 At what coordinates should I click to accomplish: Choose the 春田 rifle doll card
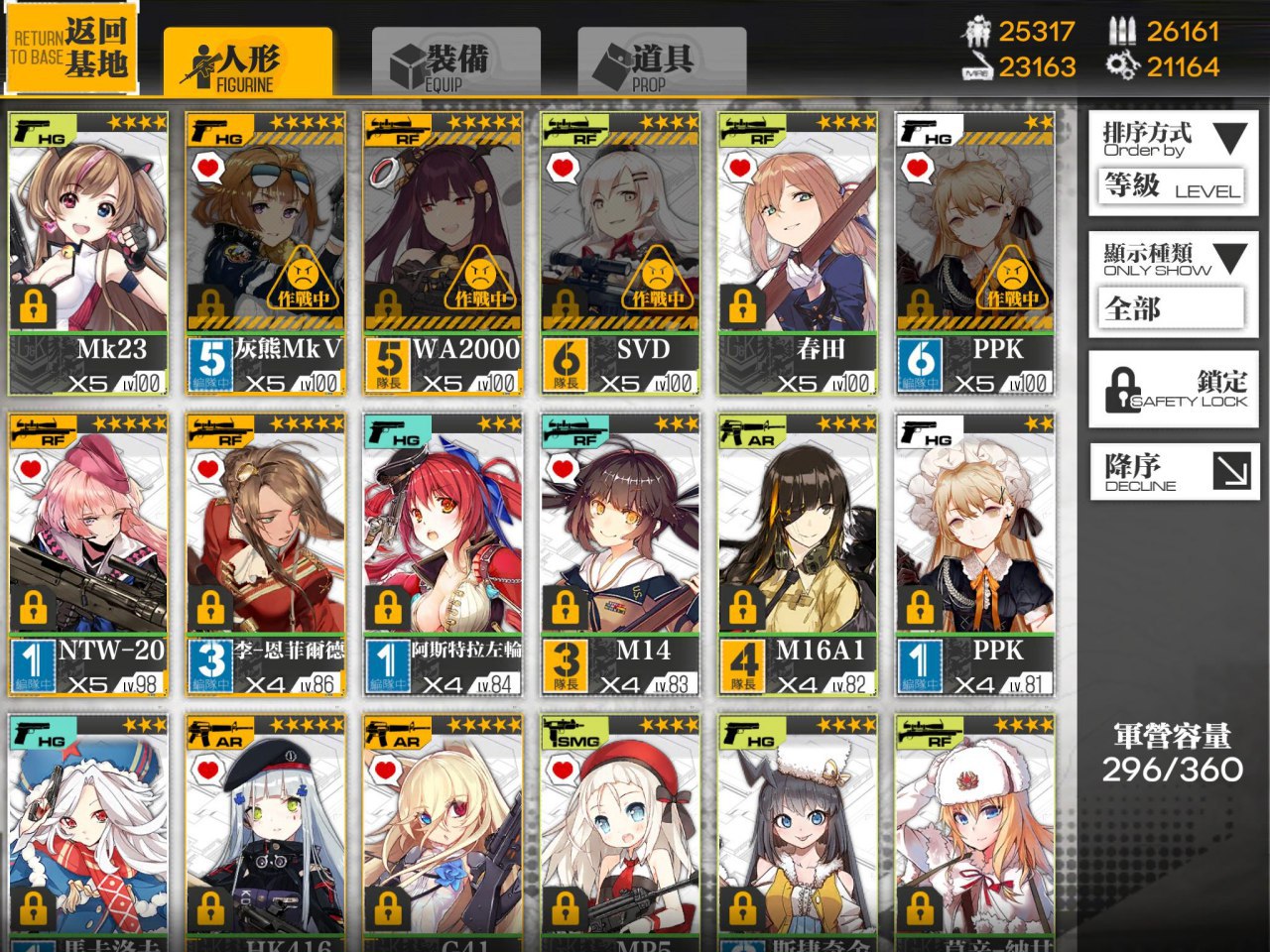[x=797, y=253]
